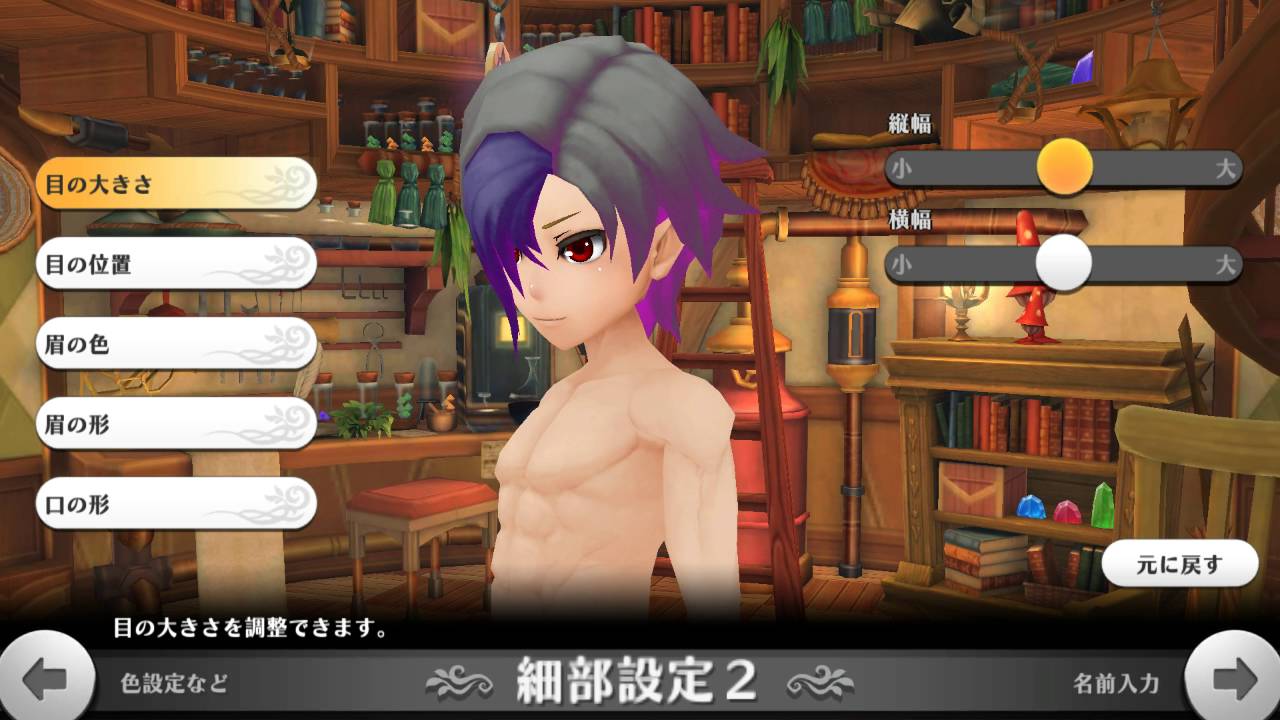1280x720 pixels.
Task: Go back with the left arrow button
Action: (45, 681)
